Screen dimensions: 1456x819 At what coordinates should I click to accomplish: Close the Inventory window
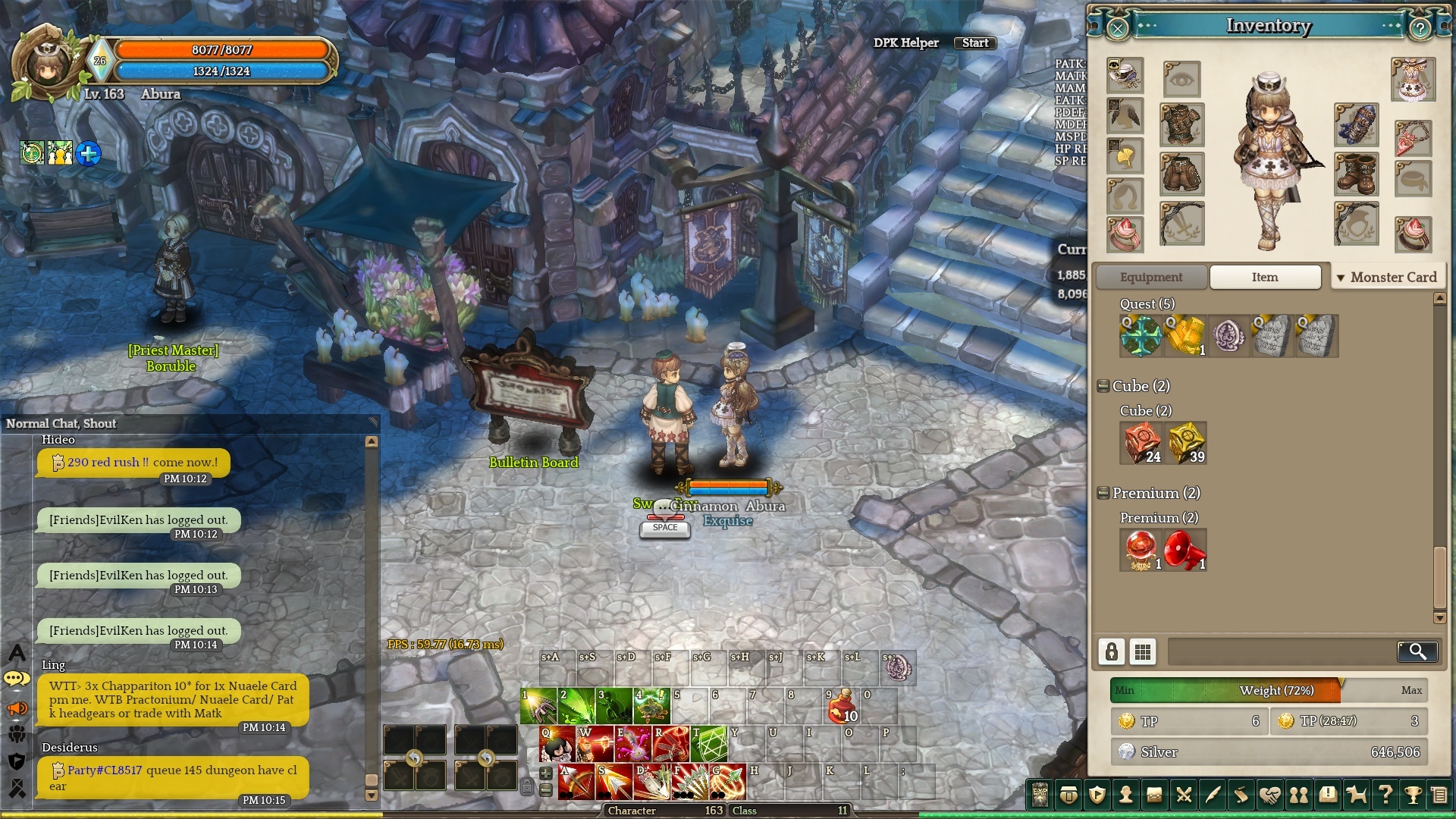click(1117, 29)
